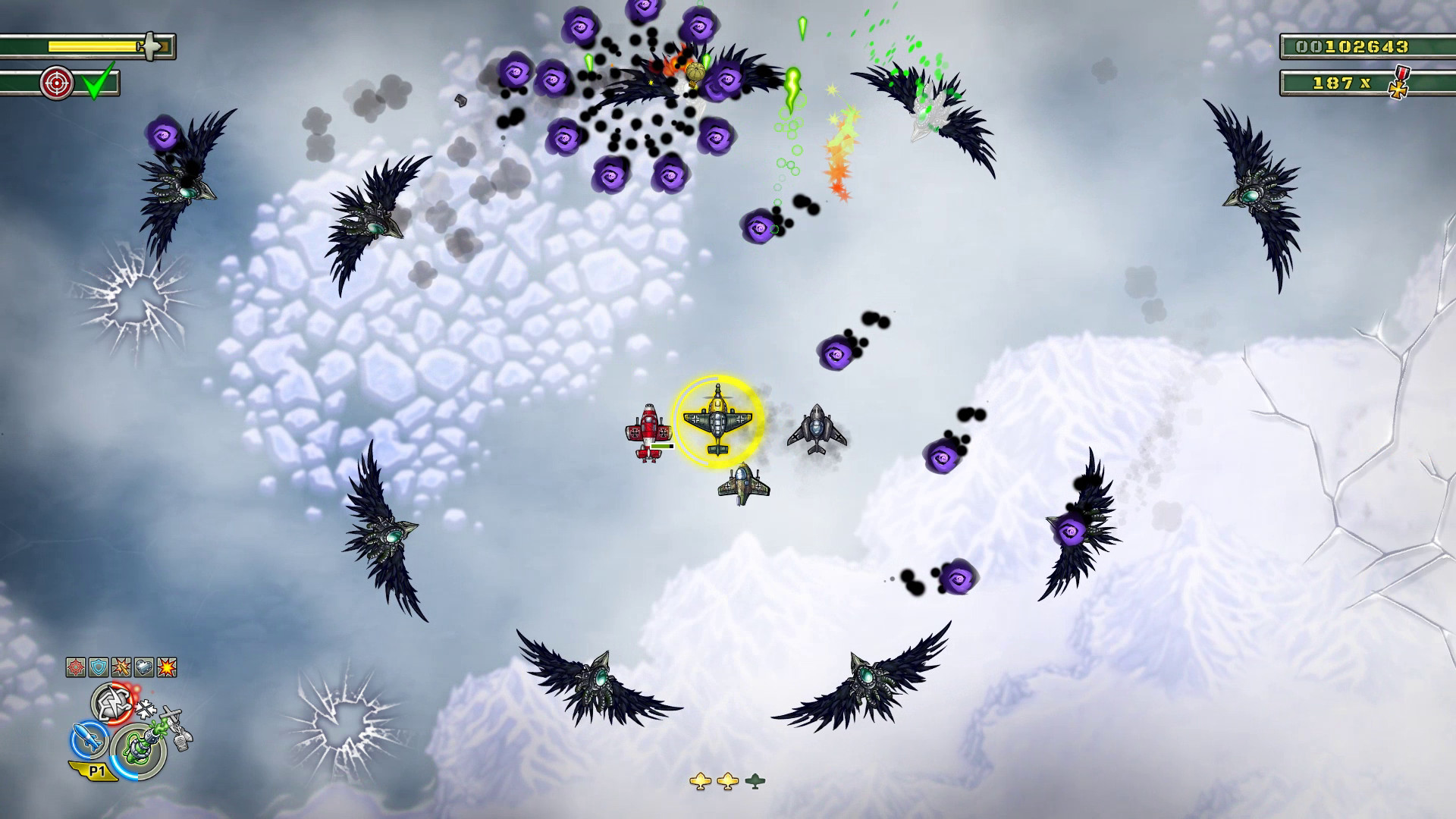Activate the green toxic bomb ability icon
The width and height of the screenshot is (1456, 819).
tap(140, 745)
